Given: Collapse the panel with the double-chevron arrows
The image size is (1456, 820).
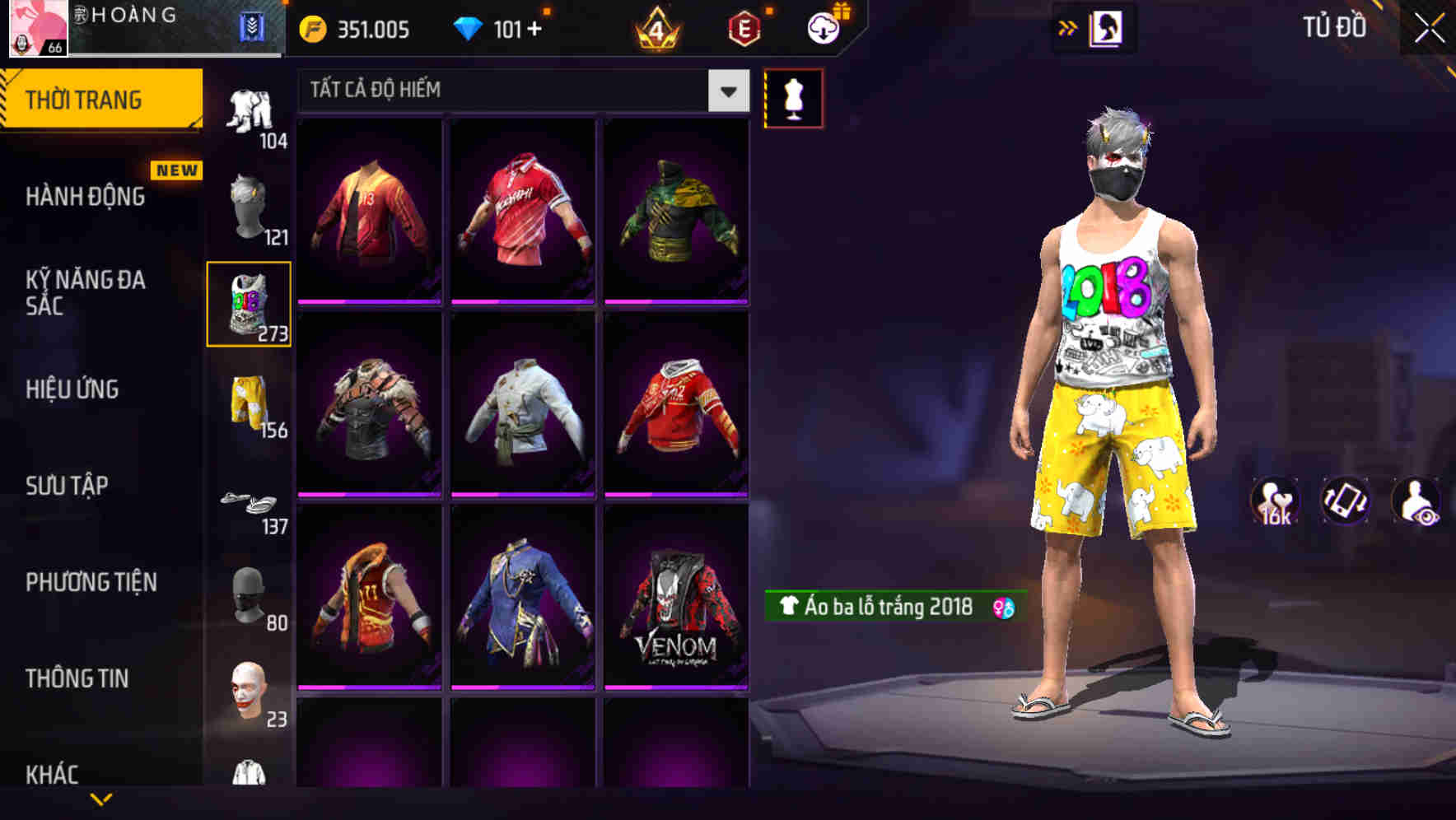Looking at the screenshot, I should point(1068,27).
